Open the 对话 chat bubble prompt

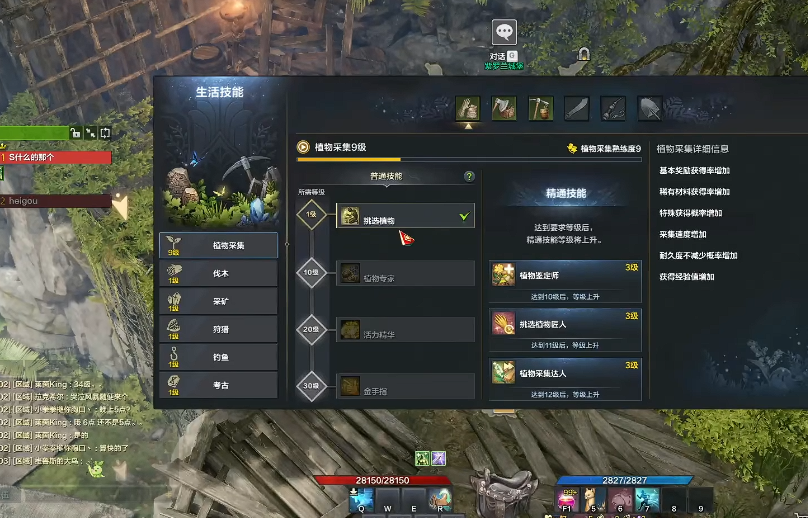(505, 34)
